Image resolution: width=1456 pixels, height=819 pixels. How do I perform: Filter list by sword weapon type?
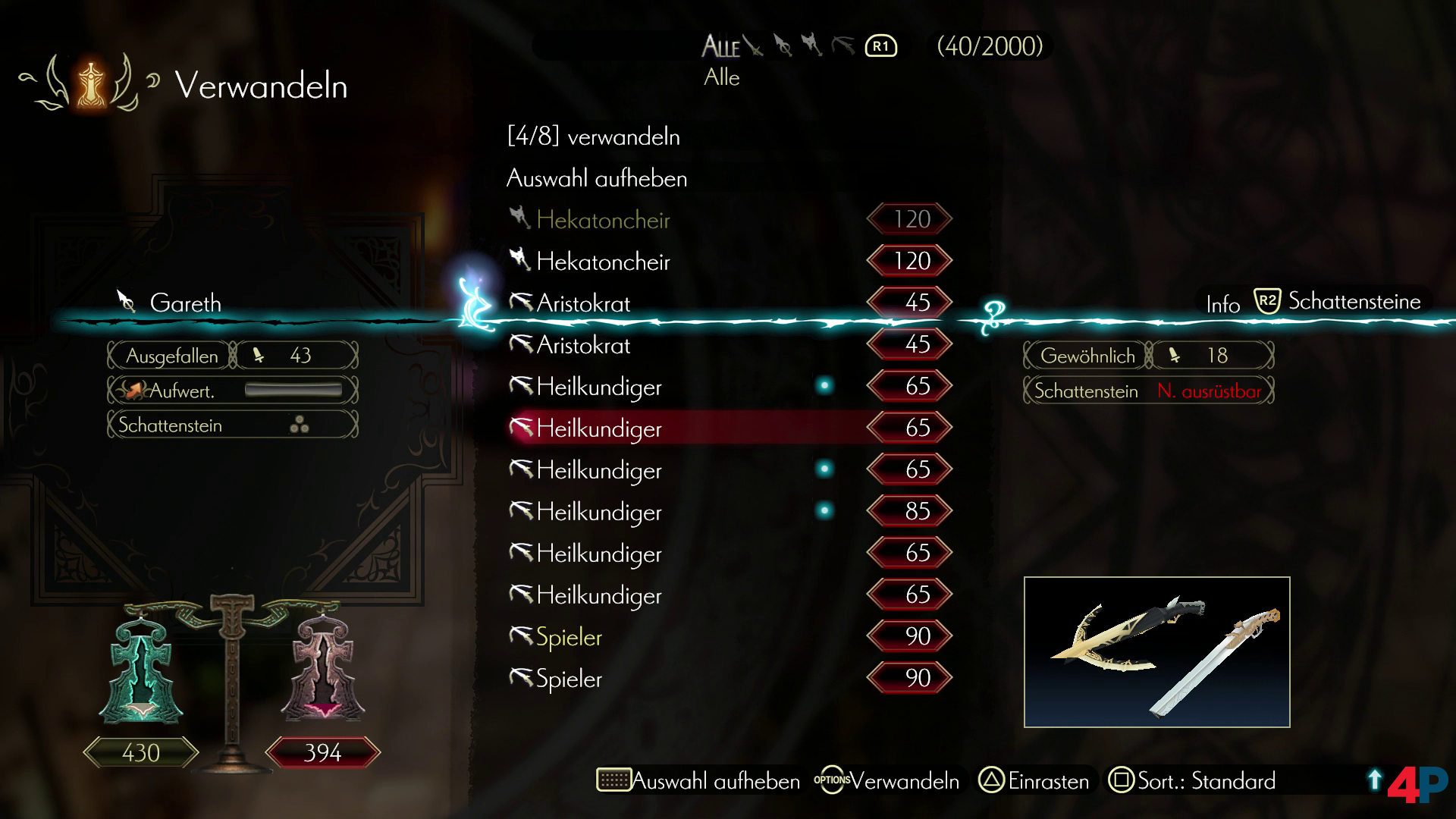tap(754, 46)
